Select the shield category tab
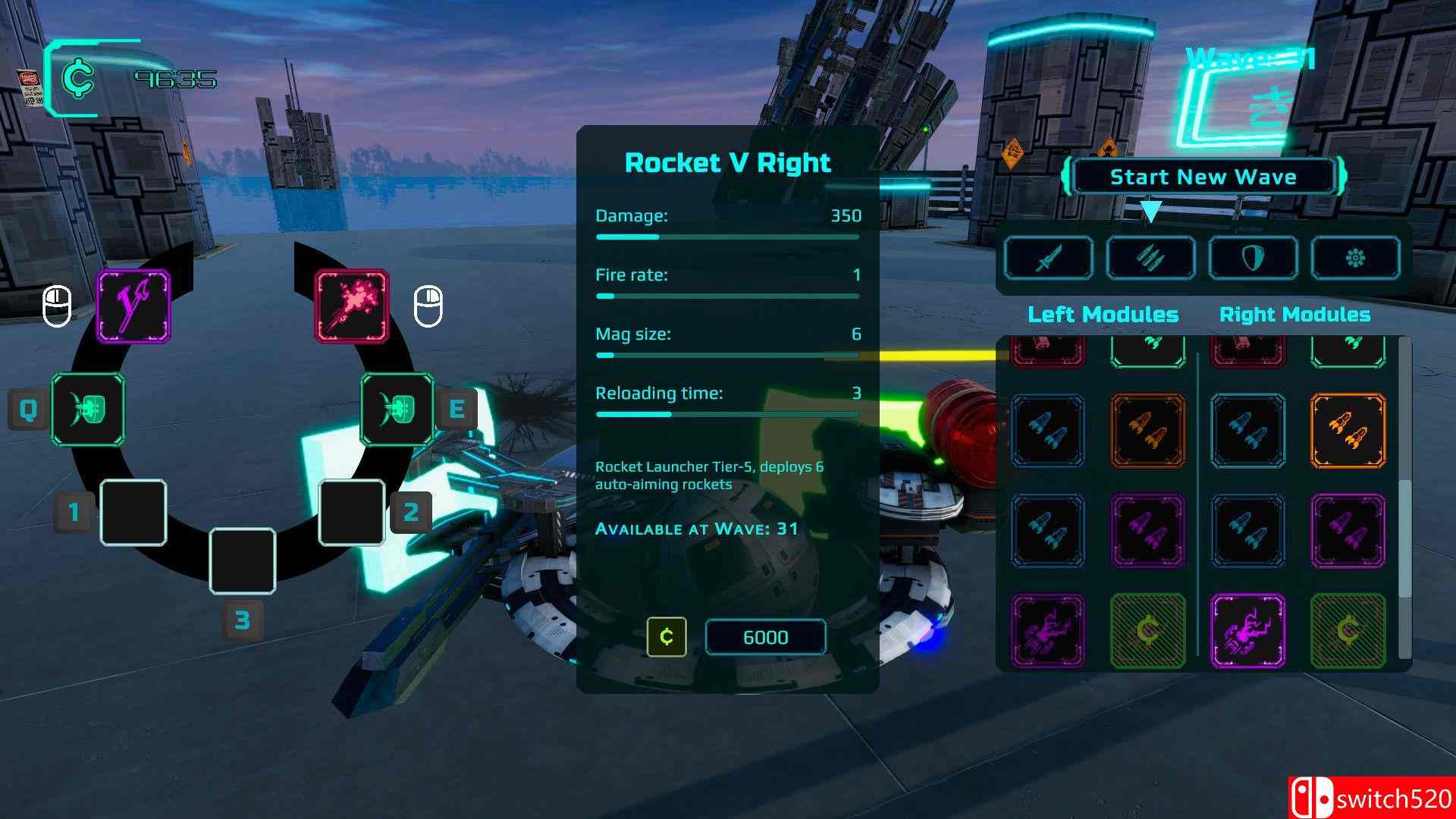This screenshot has width=1456, height=819. pos(1253,258)
